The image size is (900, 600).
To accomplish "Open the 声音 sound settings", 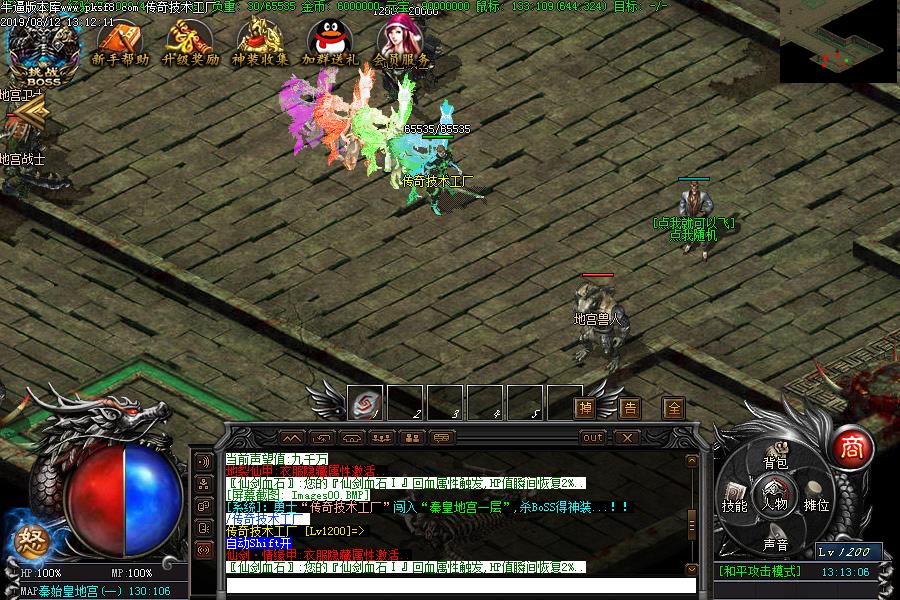I will pos(776,544).
